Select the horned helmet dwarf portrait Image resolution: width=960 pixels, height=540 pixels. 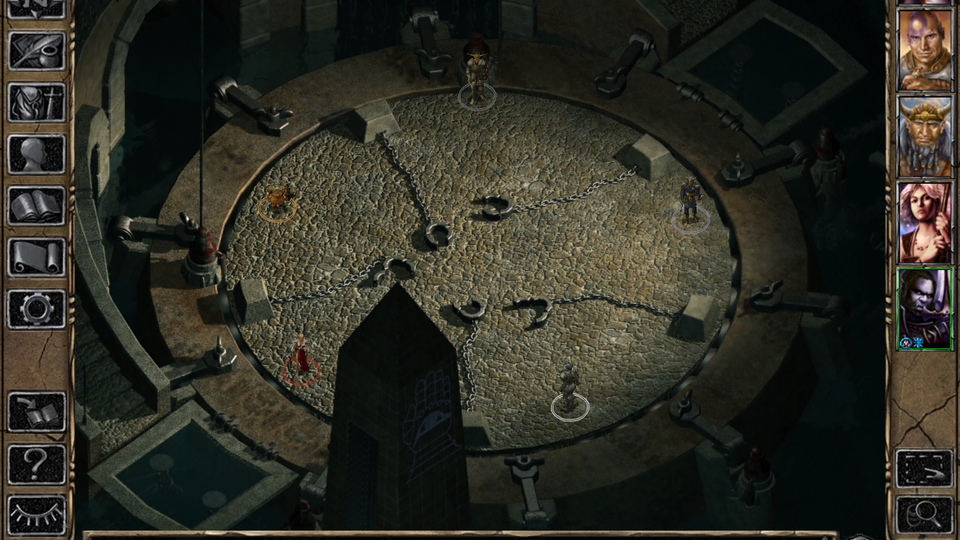click(x=924, y=136)
